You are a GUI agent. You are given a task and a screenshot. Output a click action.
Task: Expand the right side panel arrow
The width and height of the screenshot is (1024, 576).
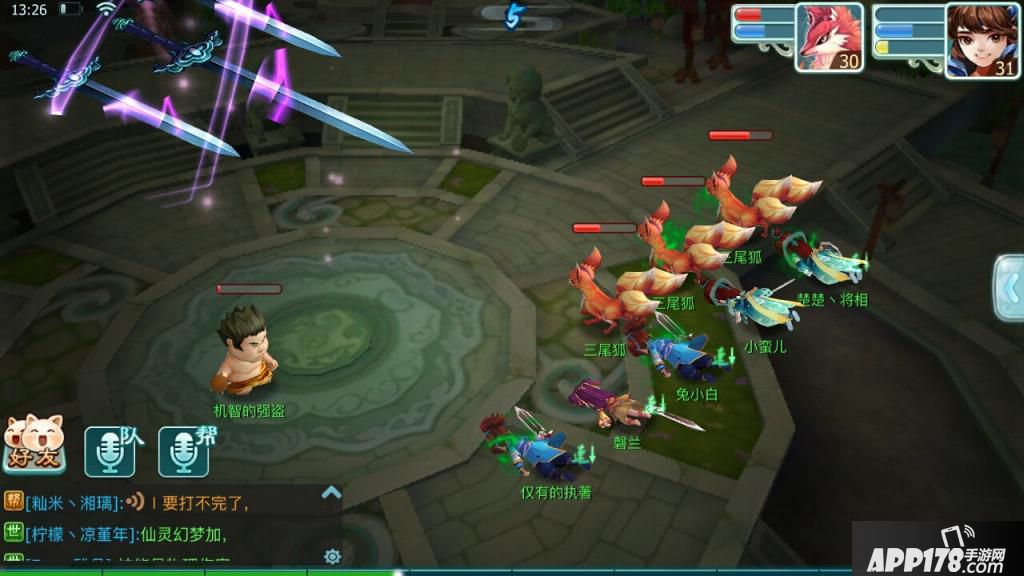(x=1008, y=288)
